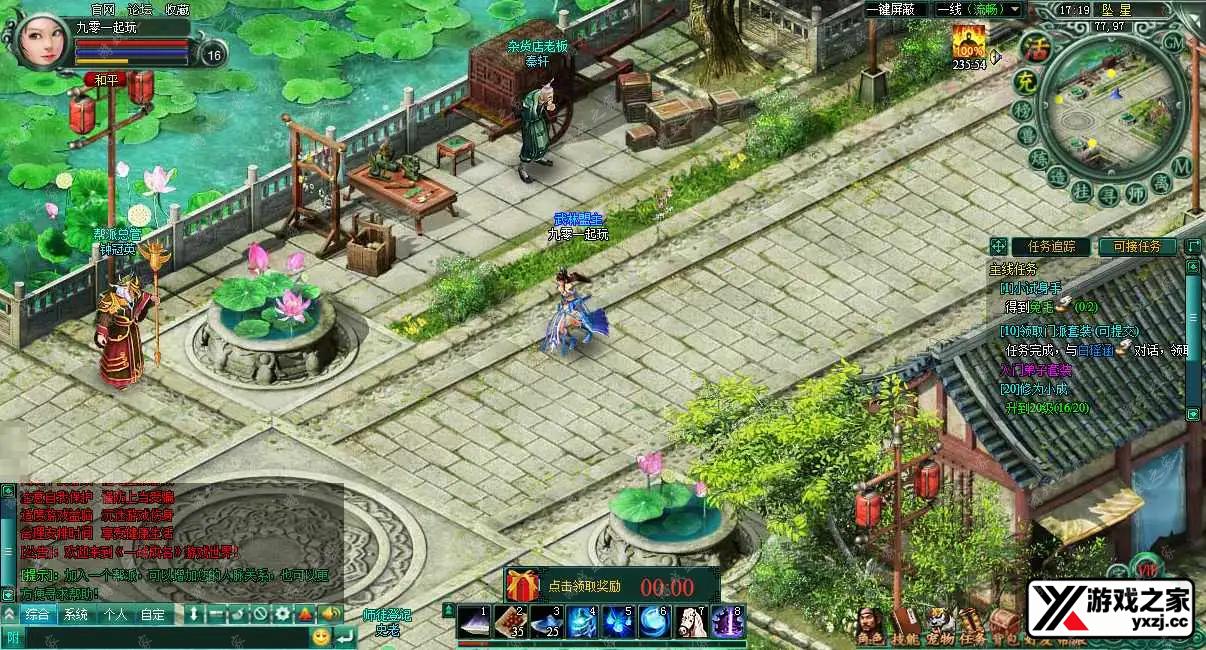
Task: Open the 角色 character panel
Action: click(870, 623)
